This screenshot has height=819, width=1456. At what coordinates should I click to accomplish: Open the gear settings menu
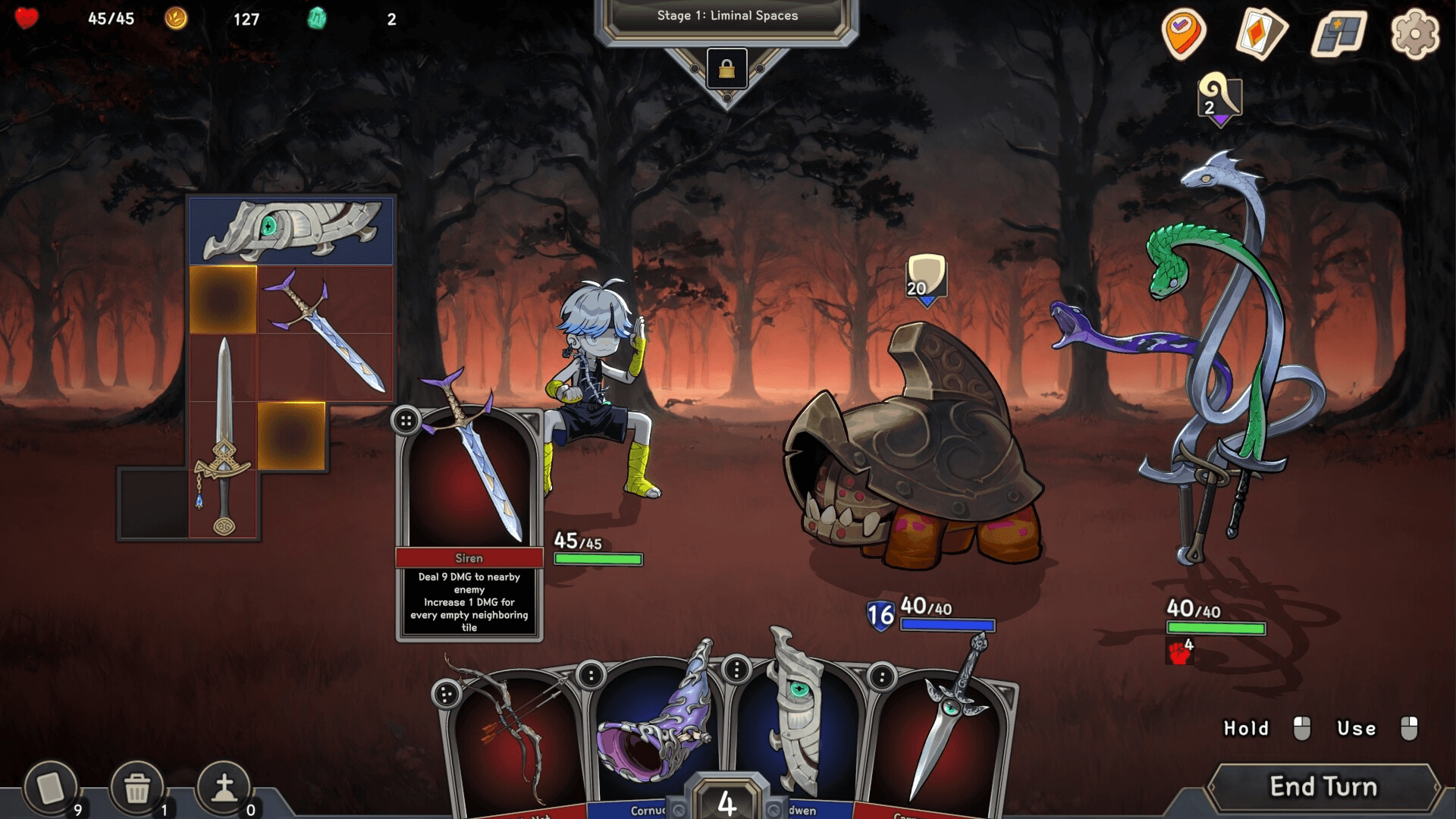point(1415,34)
